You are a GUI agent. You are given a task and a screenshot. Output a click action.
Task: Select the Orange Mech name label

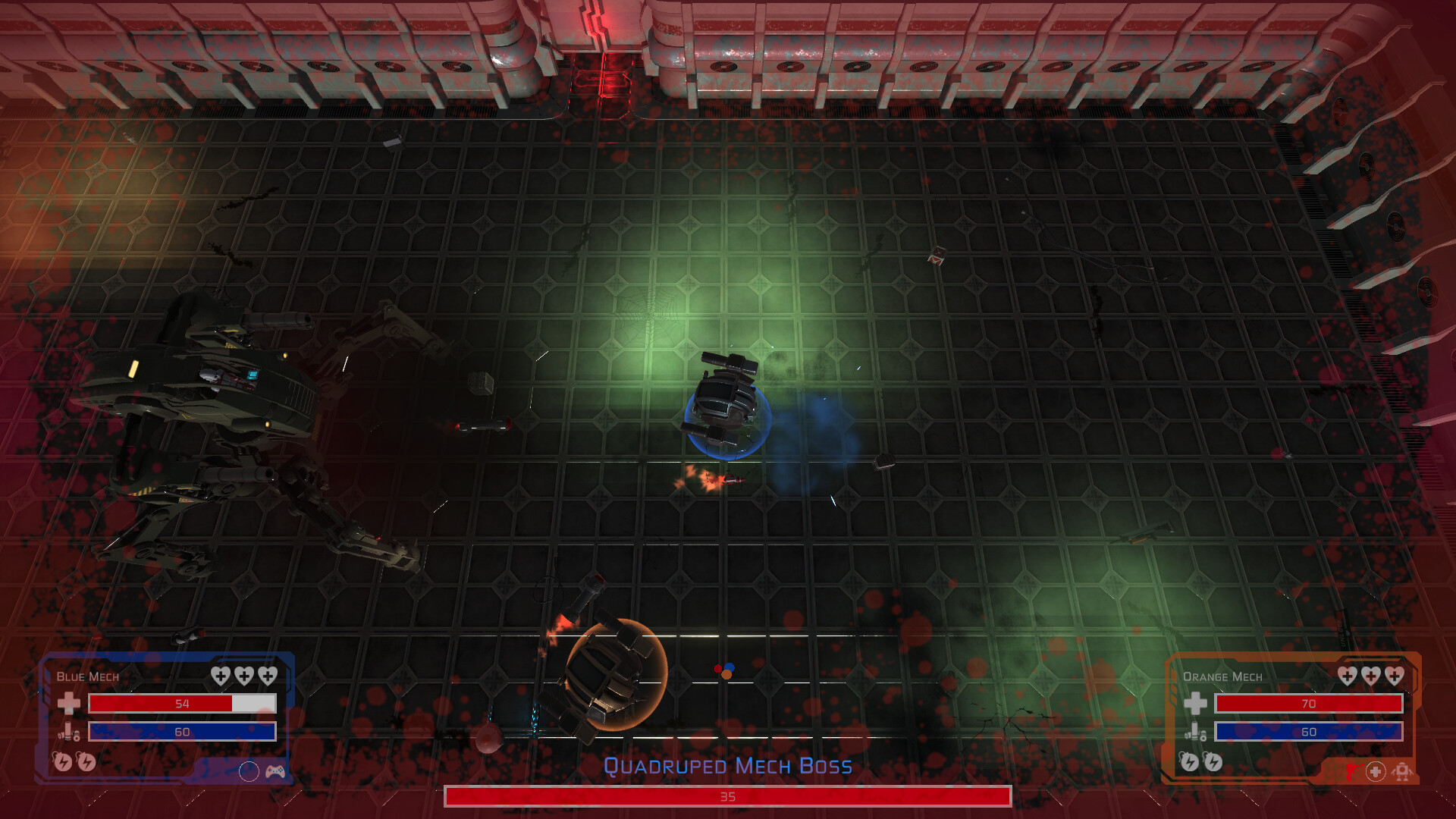1222,676
